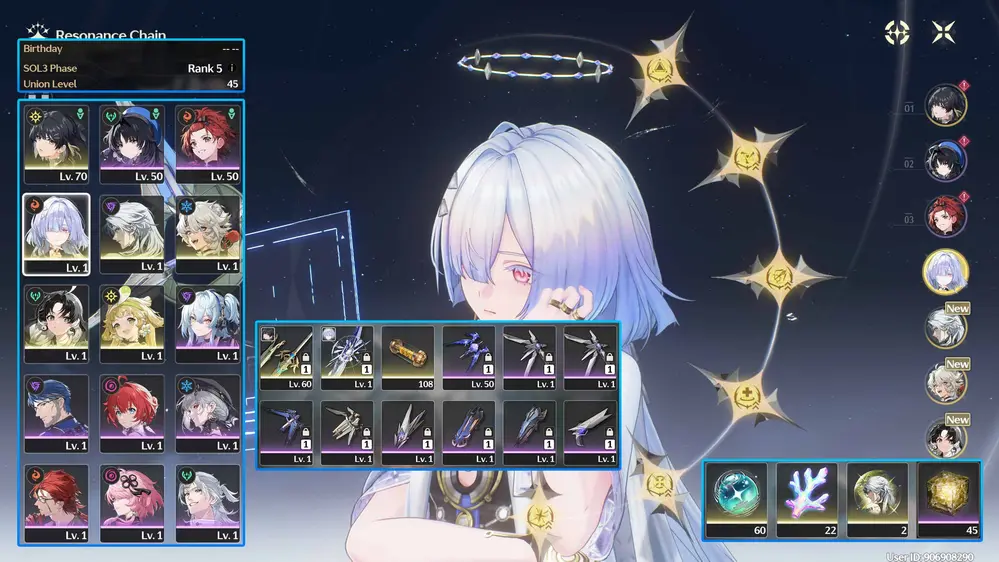Click the crosshair icon beside the close button
The height and width of the screenshot is (562, 999).
point(897,32)
